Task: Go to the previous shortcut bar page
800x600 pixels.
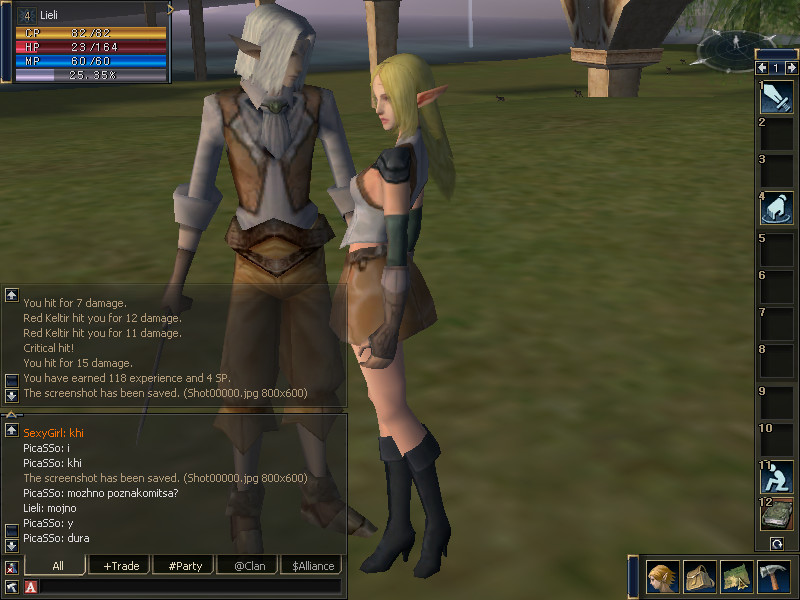Action: 762,68
